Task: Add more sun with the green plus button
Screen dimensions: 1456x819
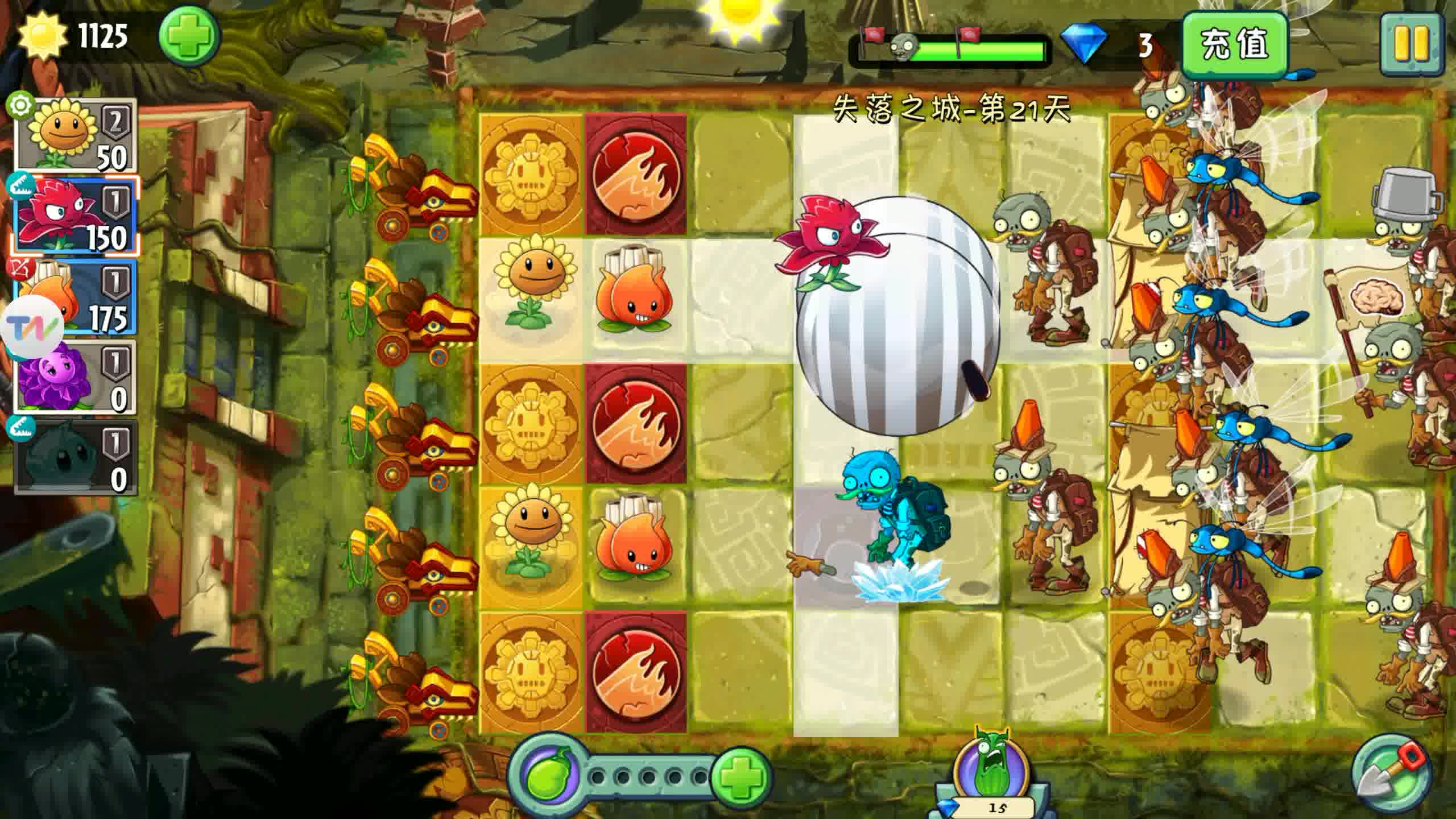Action: pyautogui.click(x=189, y=38)
